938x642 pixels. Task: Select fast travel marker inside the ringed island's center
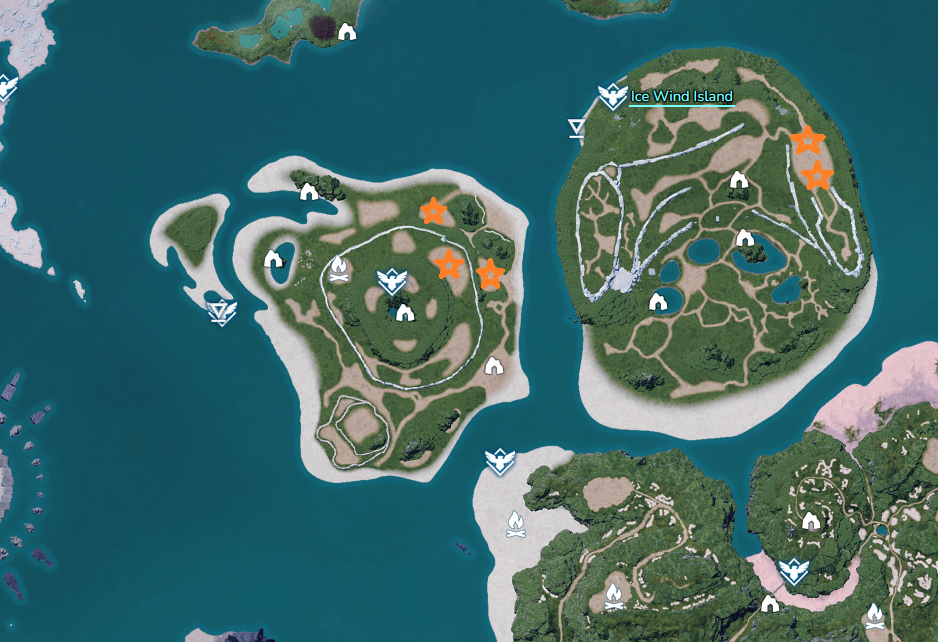click(391, 283)
